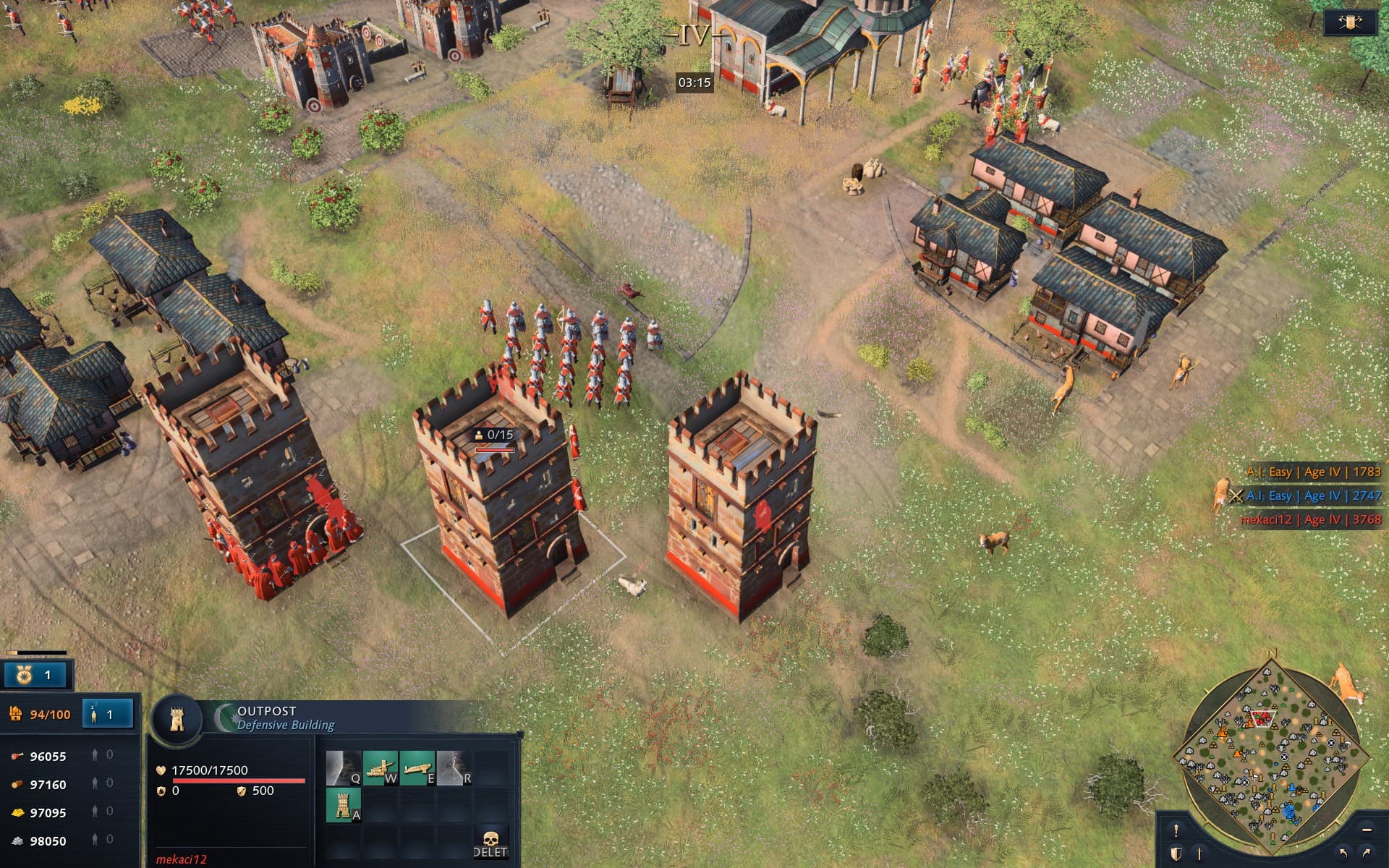Click the greyed-out R upgrade slot
1389x868 pixels.
click(x=454, y=768)
